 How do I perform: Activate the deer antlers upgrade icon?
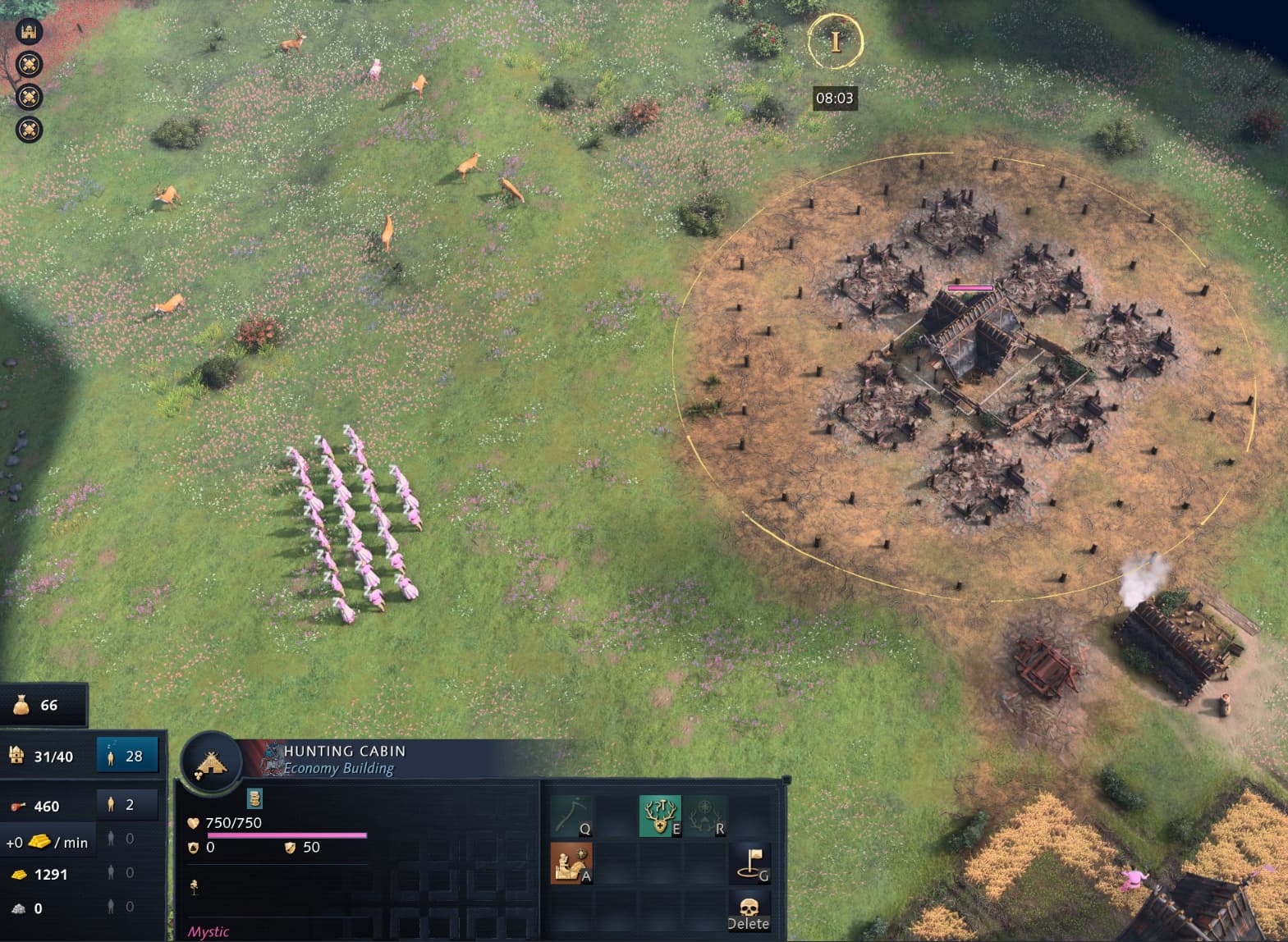click(x=659, y=816)
